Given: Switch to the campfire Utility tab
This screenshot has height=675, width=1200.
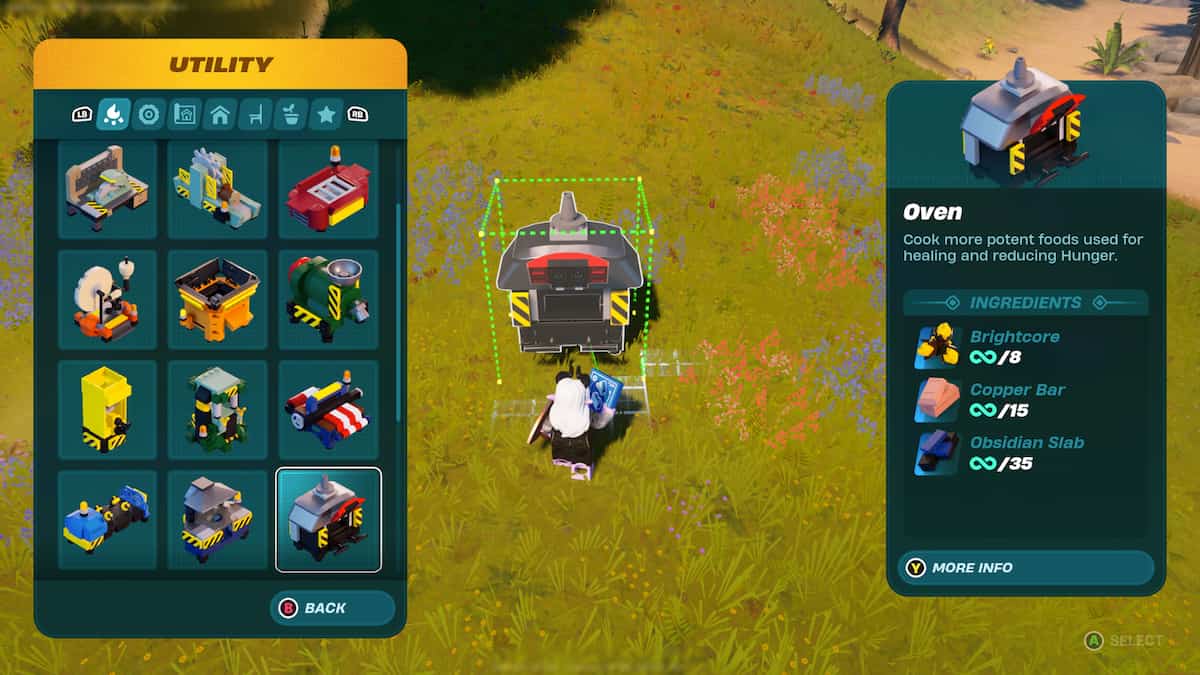Looking at the screenshot, I should (113, 115).
